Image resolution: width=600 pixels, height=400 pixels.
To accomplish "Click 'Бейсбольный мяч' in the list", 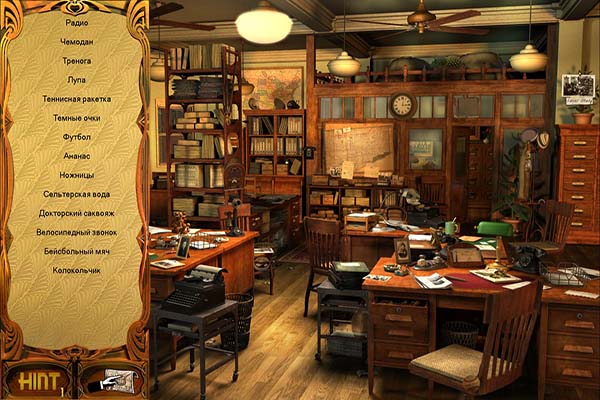I will pyautogui.click(x=77, y=251).
